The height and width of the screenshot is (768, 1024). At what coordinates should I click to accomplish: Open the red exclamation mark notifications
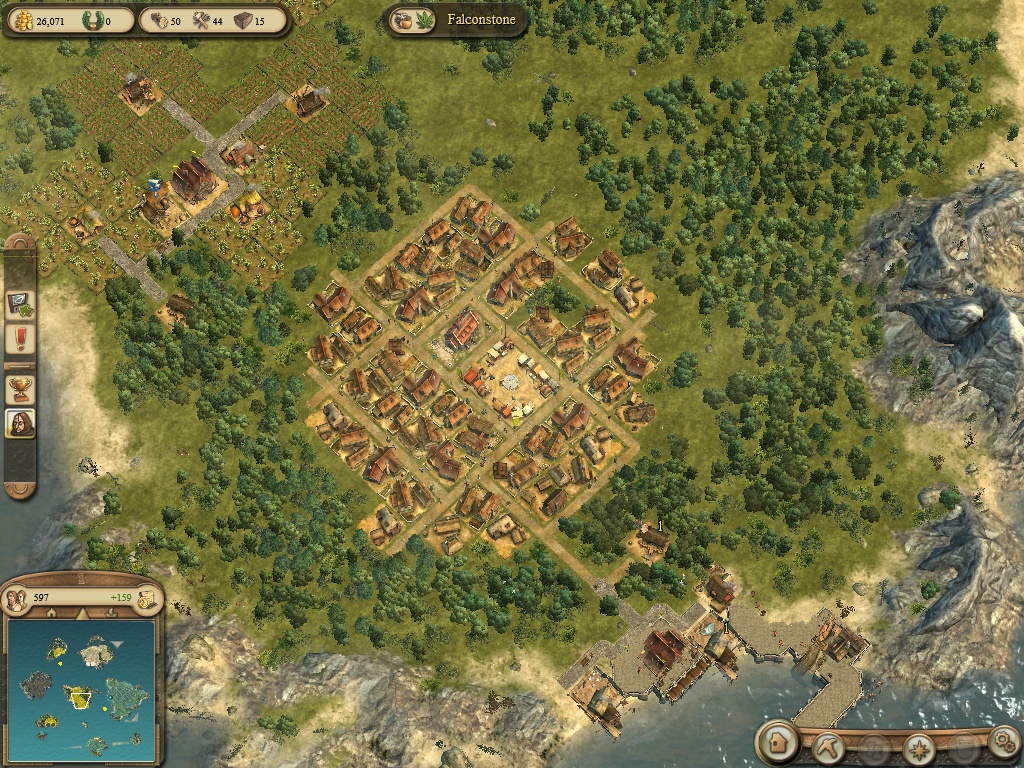(20, 339)
